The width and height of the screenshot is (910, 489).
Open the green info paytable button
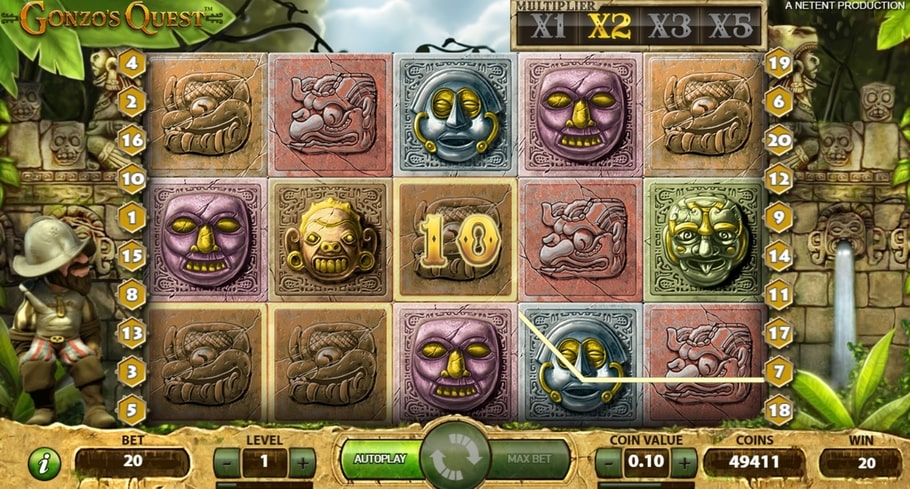(x=43, y=463)
